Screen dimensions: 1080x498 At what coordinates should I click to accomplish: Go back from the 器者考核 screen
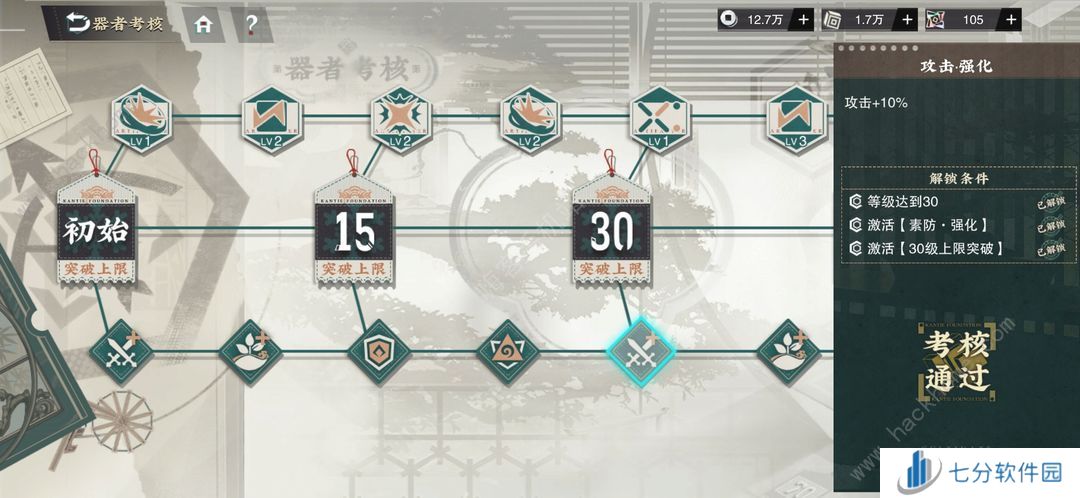coord(78,23)
